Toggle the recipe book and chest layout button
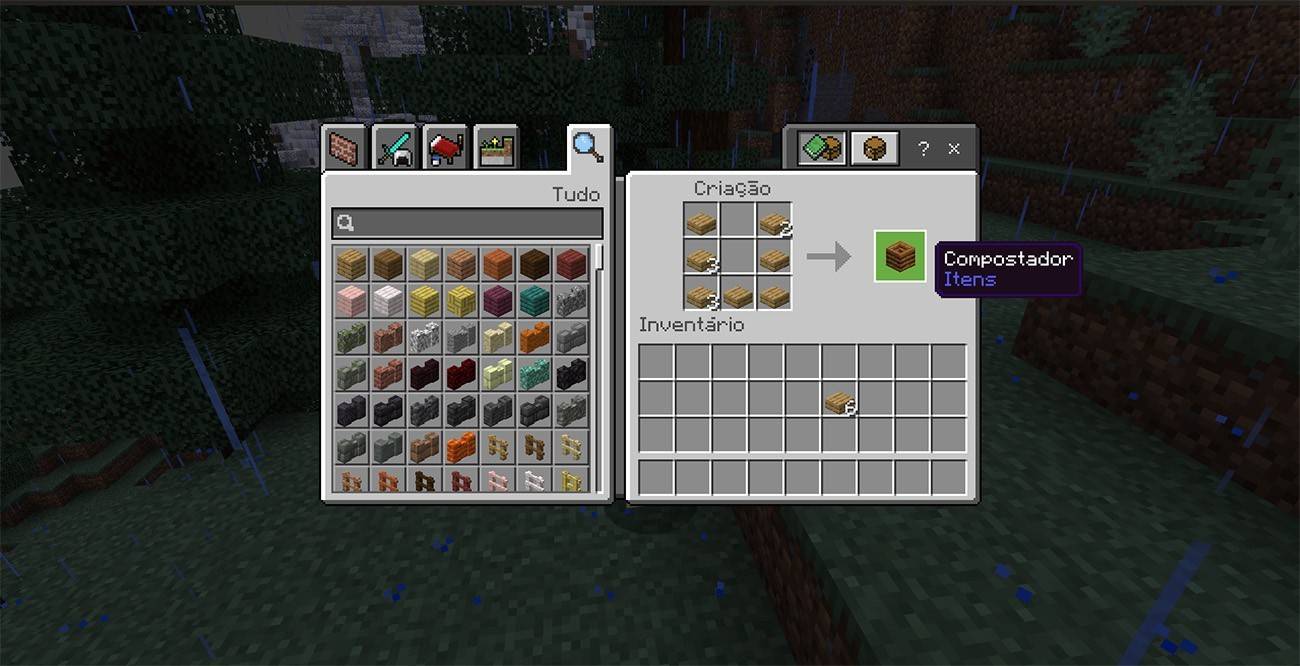The image size is (1300, 666). [x=822, y=148]
